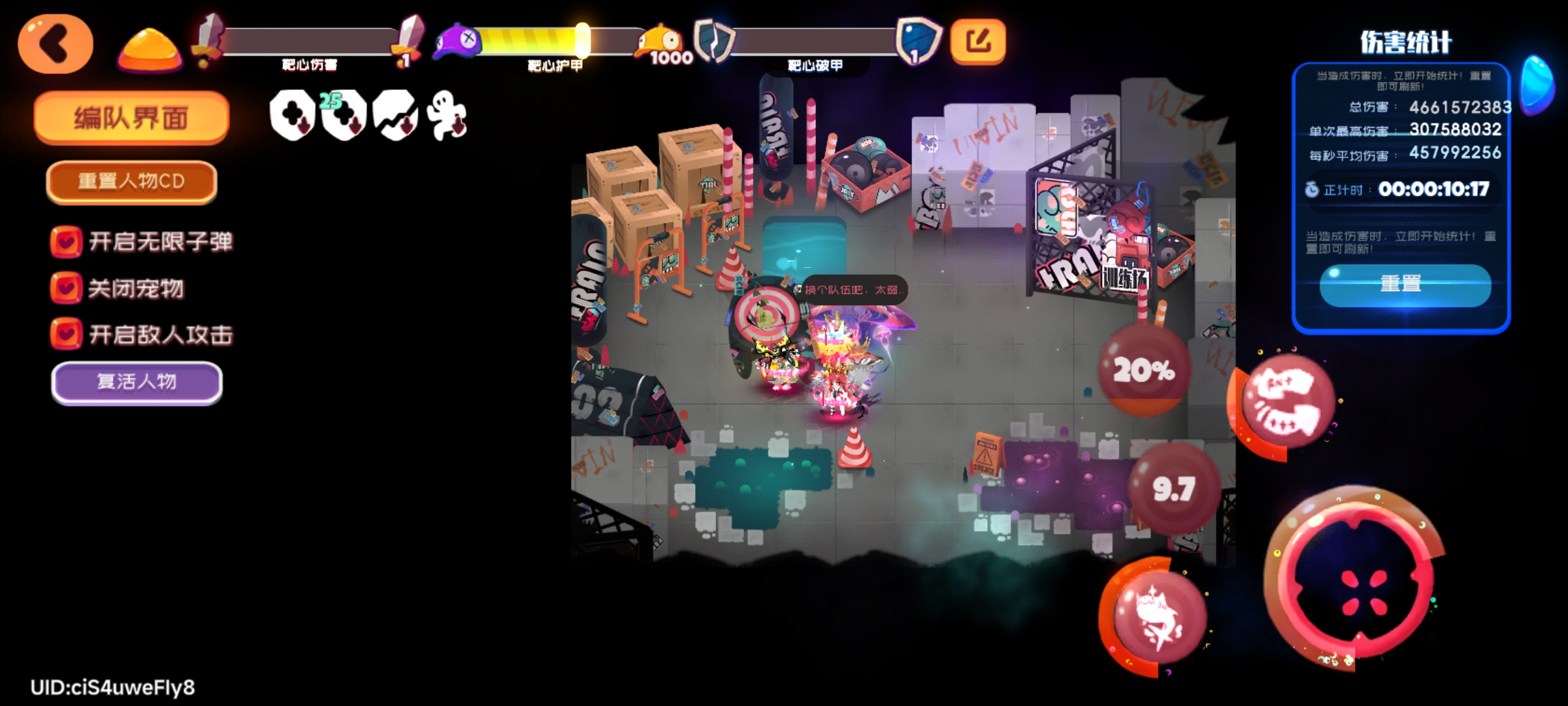Adjust the yellow 靶心护甲 armor slider
Viewport: 1568px width, 706px height.
pyautogui.click(x=581, y=41)
